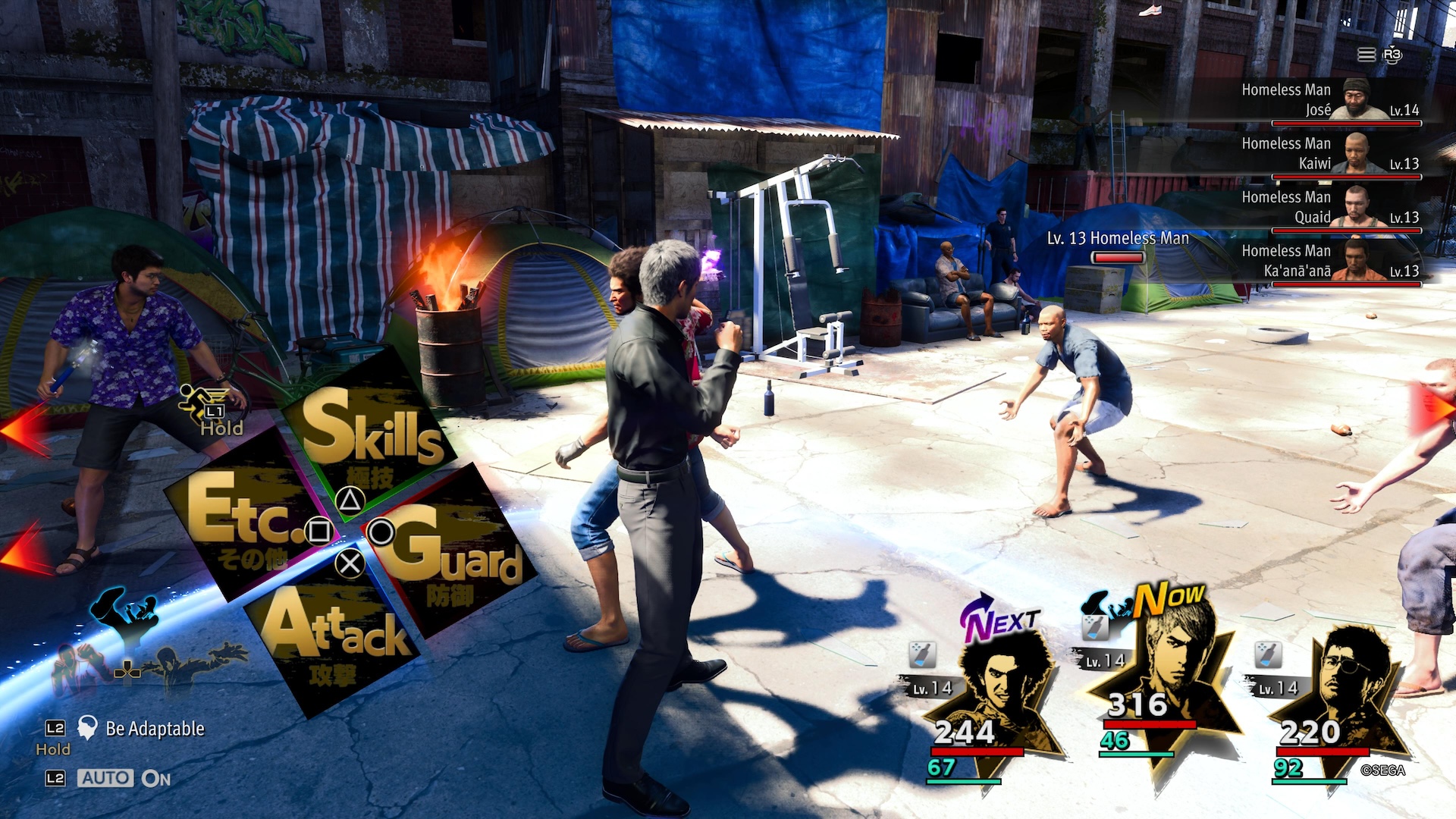Open the enemy list menu icon
This screenshot has width=1456, height=819.
pyautogui.click(x=1366, y=55)
